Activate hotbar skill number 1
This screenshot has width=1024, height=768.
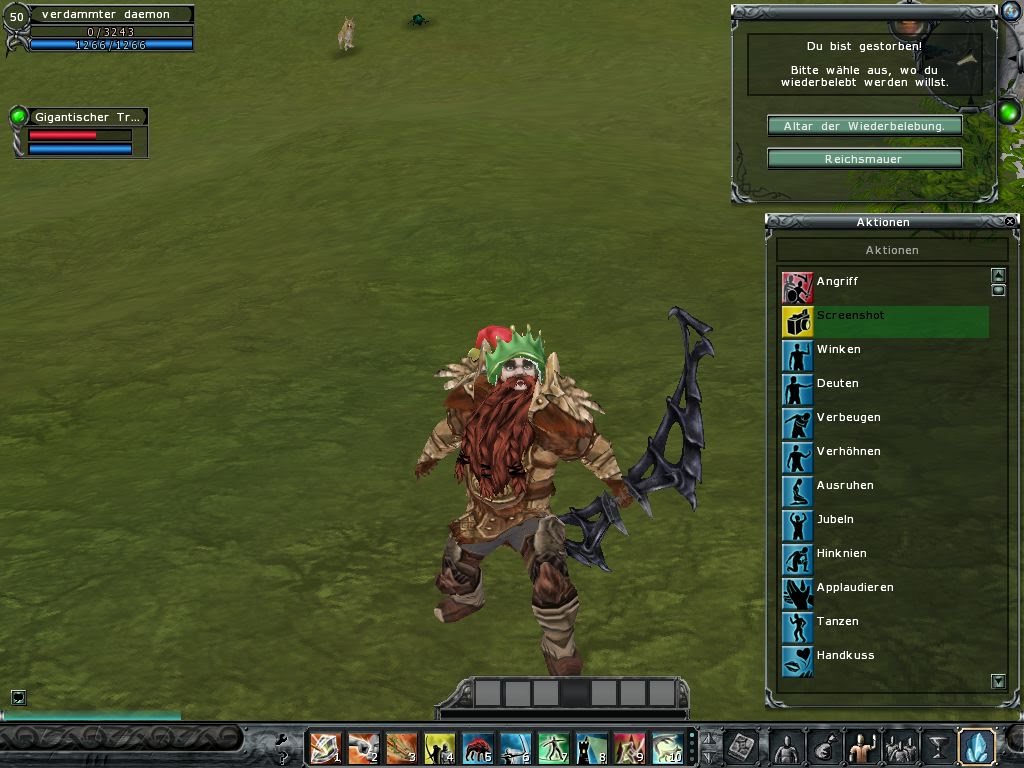pos(325,747)
